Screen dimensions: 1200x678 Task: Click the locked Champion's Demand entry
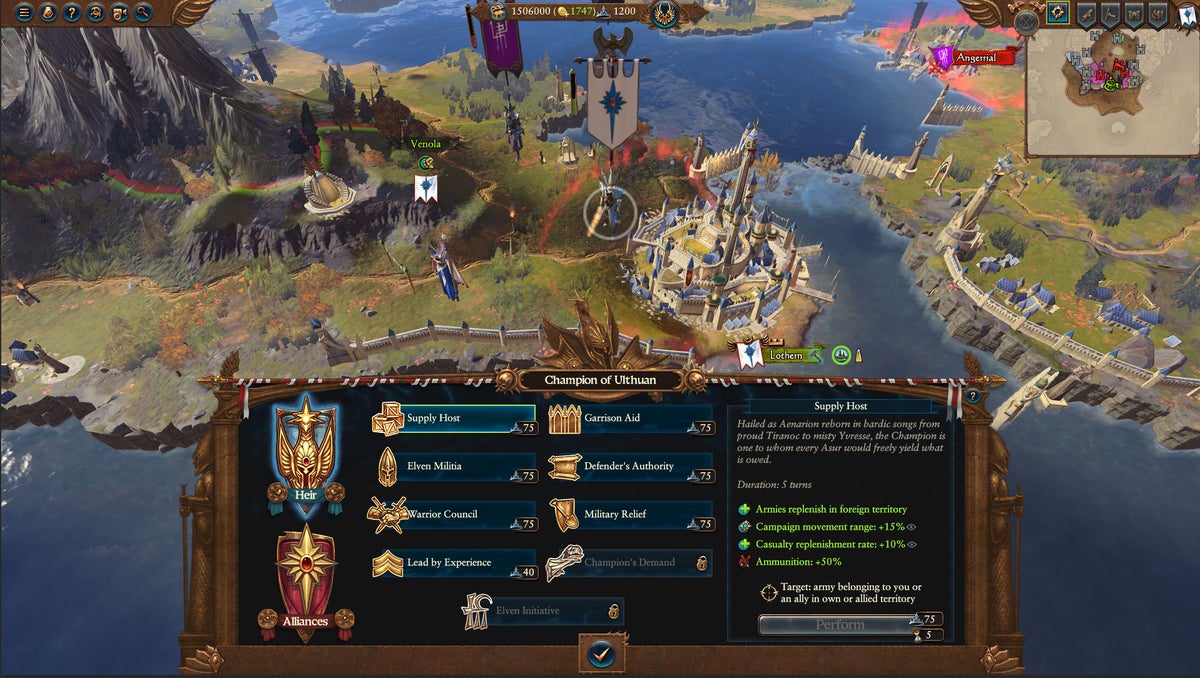pyautogui.click(x=630, y=563)
